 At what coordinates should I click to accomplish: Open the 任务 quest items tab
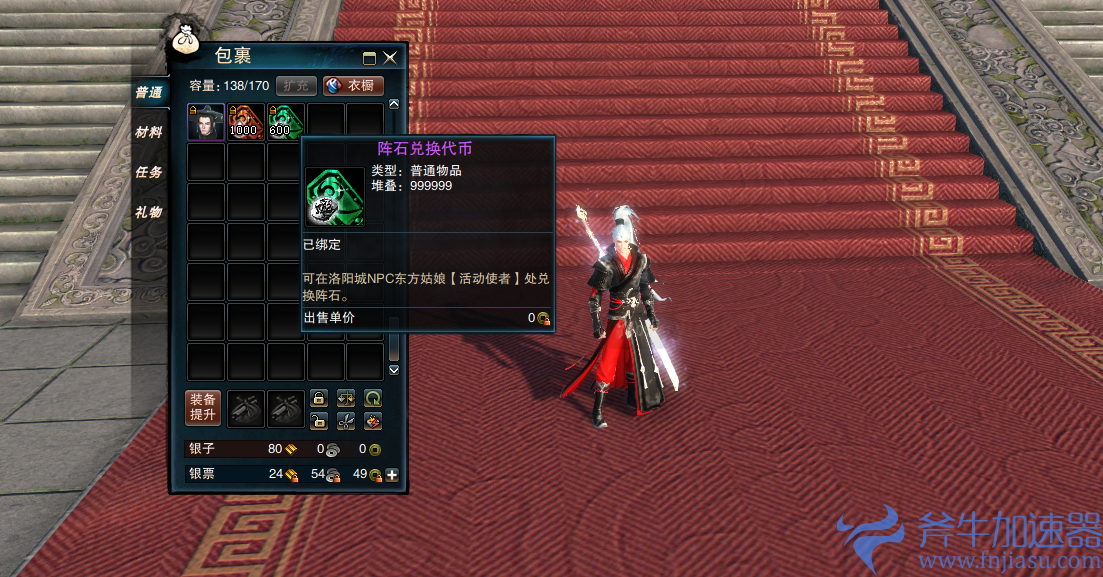click(x=149, y=172)
